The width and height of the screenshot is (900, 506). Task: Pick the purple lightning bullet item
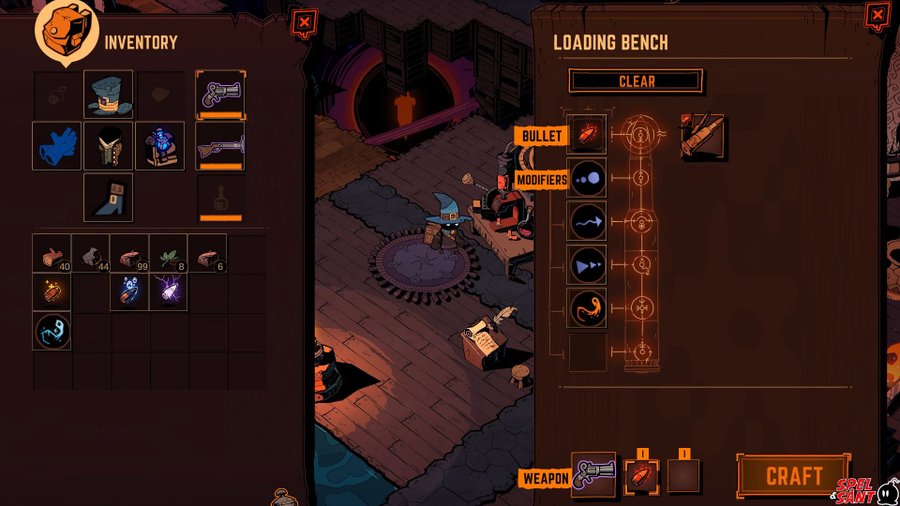(x=169, y=292)
